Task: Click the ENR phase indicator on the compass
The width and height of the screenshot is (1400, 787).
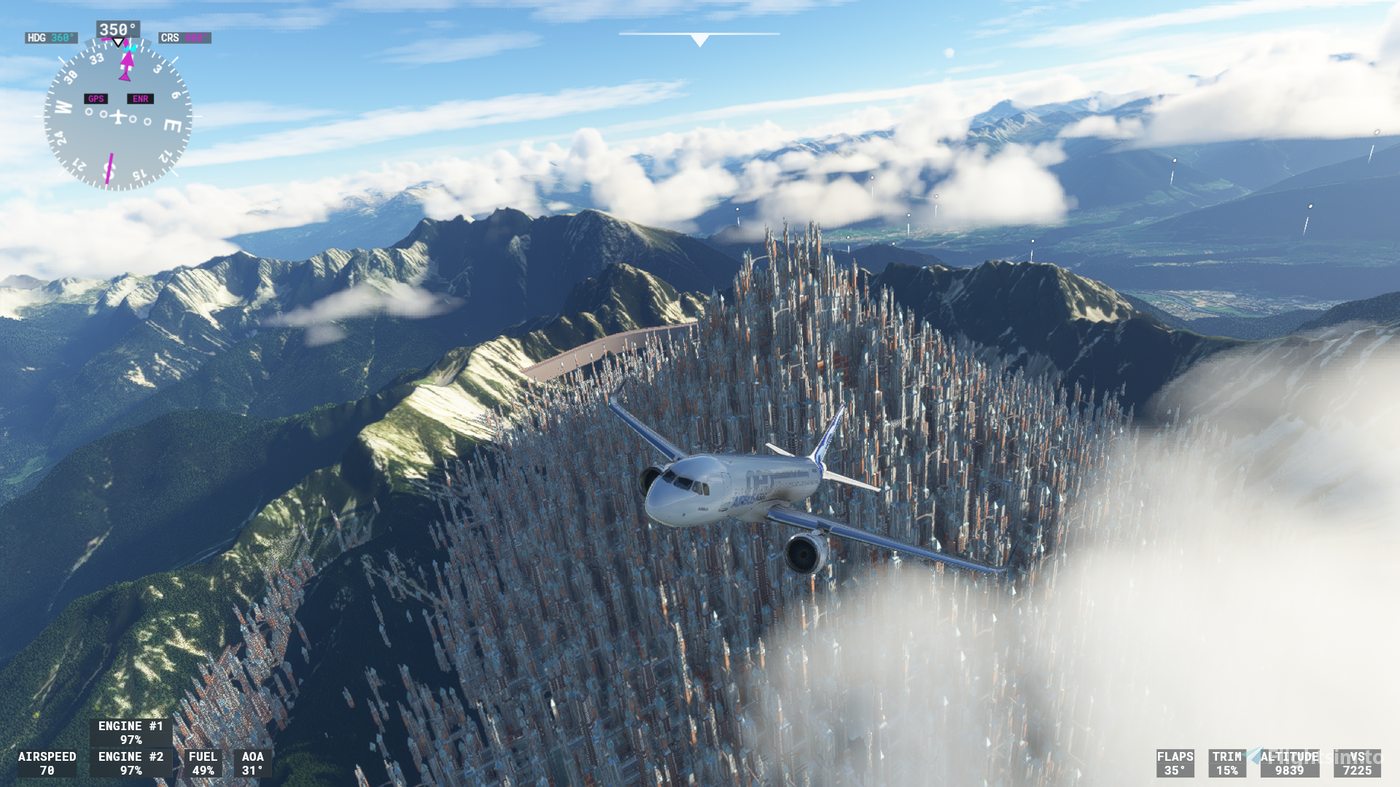Action: (139, 97)
